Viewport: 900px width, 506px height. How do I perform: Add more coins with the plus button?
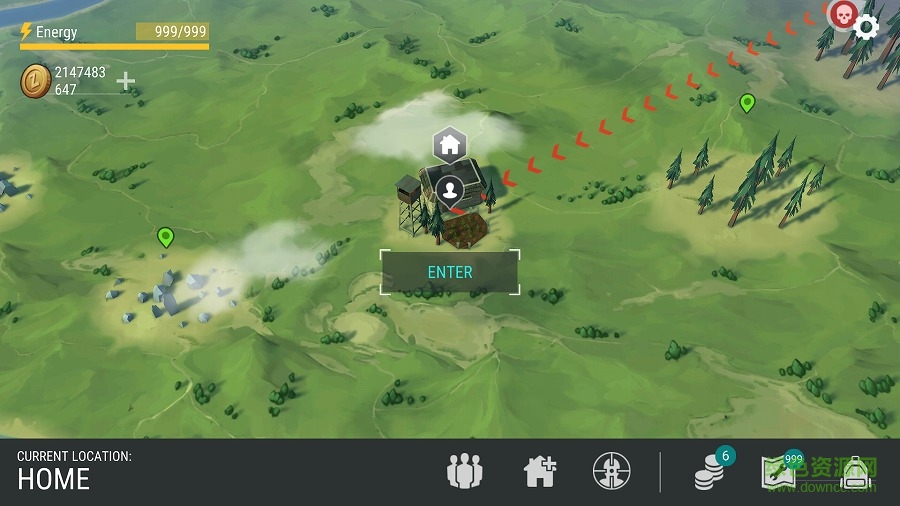point(126,81)
